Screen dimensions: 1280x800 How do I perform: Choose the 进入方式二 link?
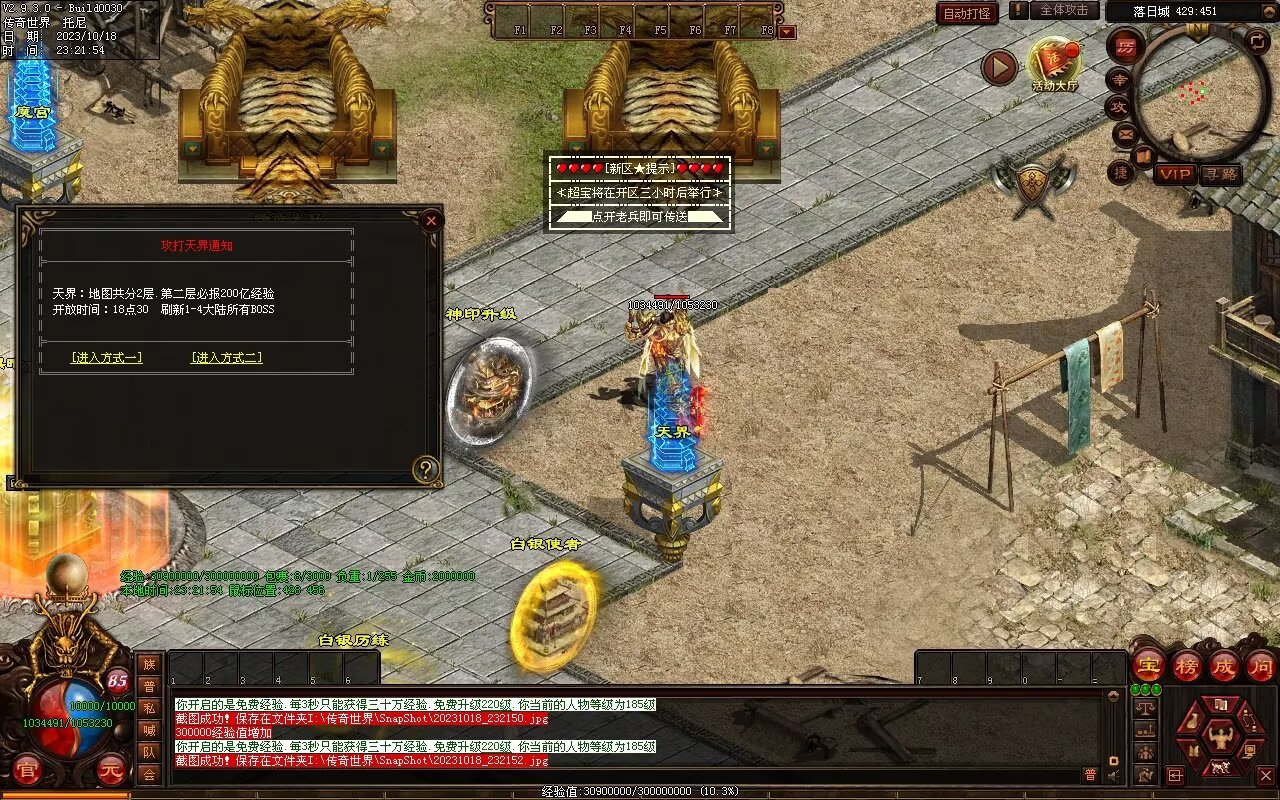(227, 357)
